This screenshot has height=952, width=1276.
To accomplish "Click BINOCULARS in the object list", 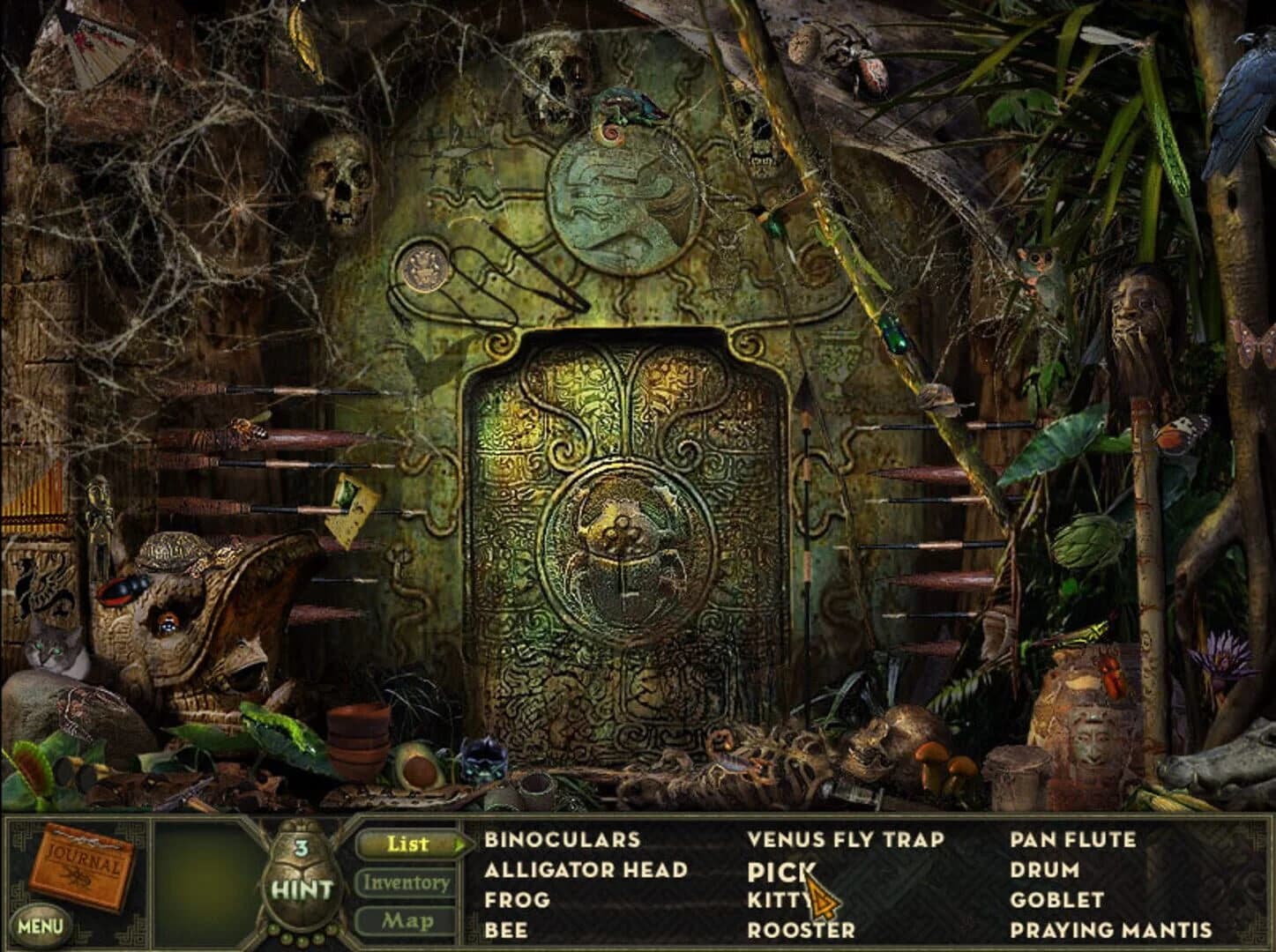I will 562,842.
